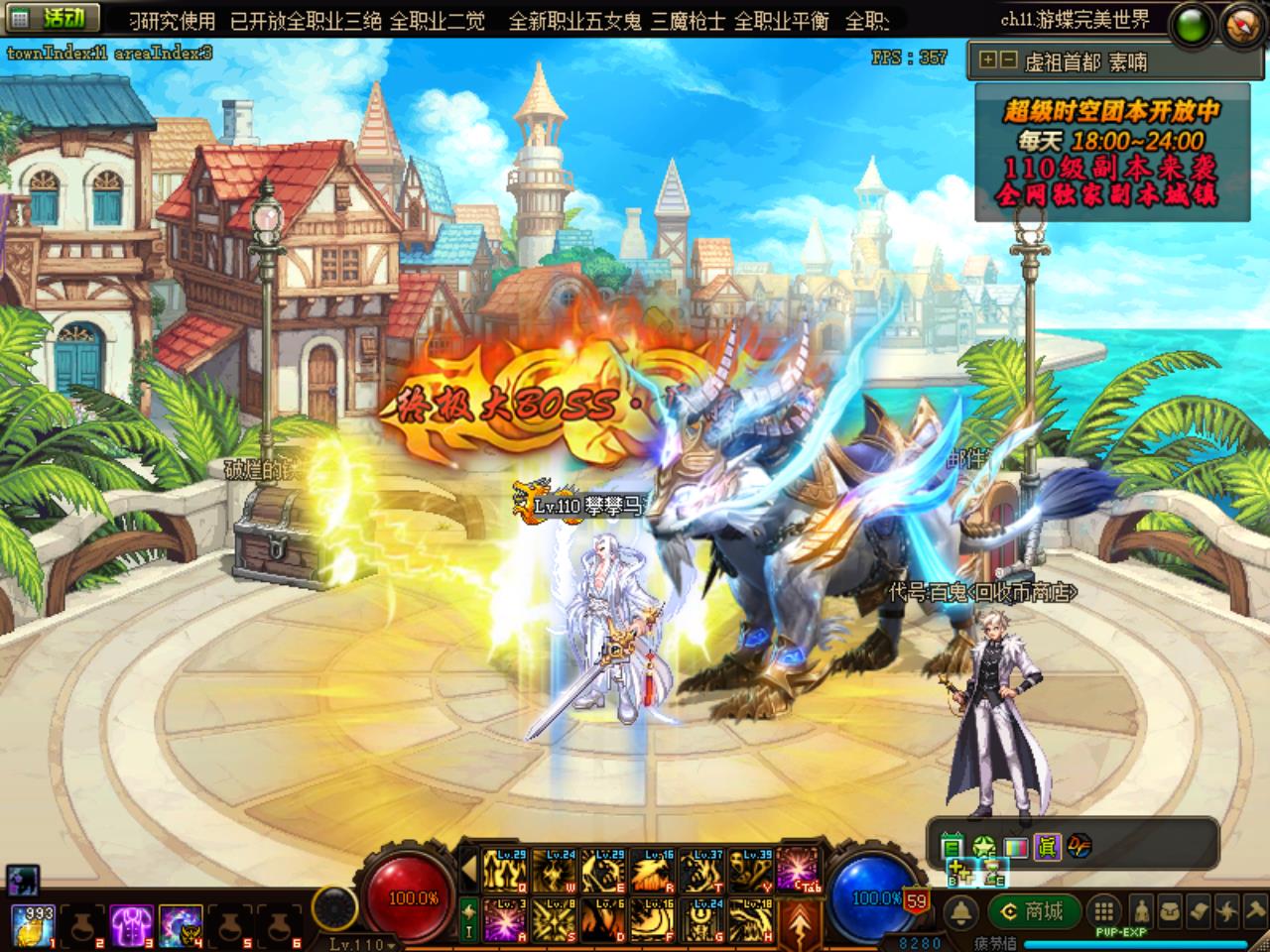
Task: Select the purple shirt item in slot 3
Action: point(129,926)
